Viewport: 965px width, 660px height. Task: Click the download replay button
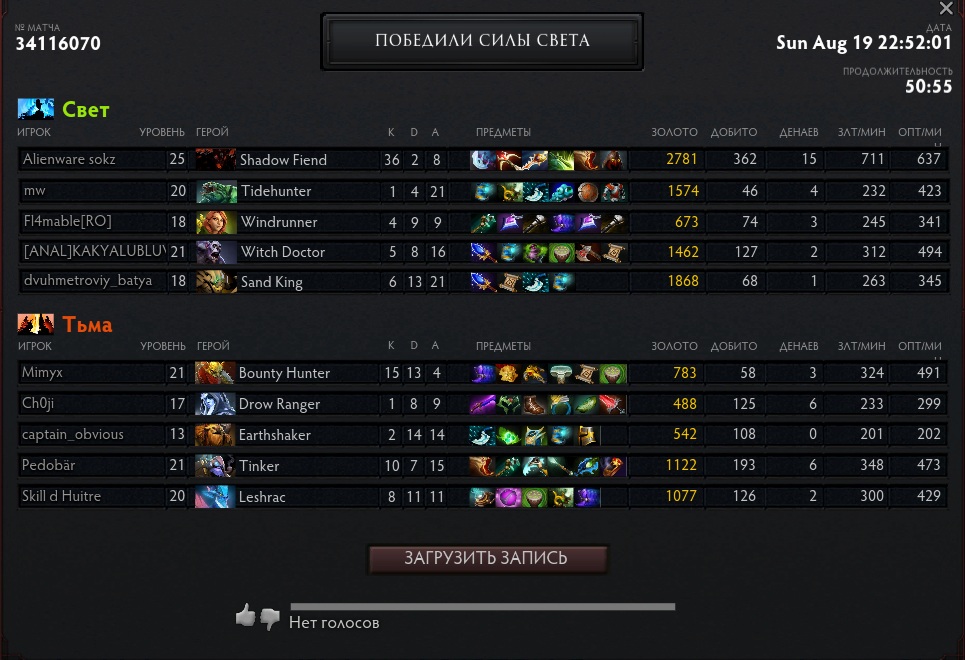click(x=487, y=558)
